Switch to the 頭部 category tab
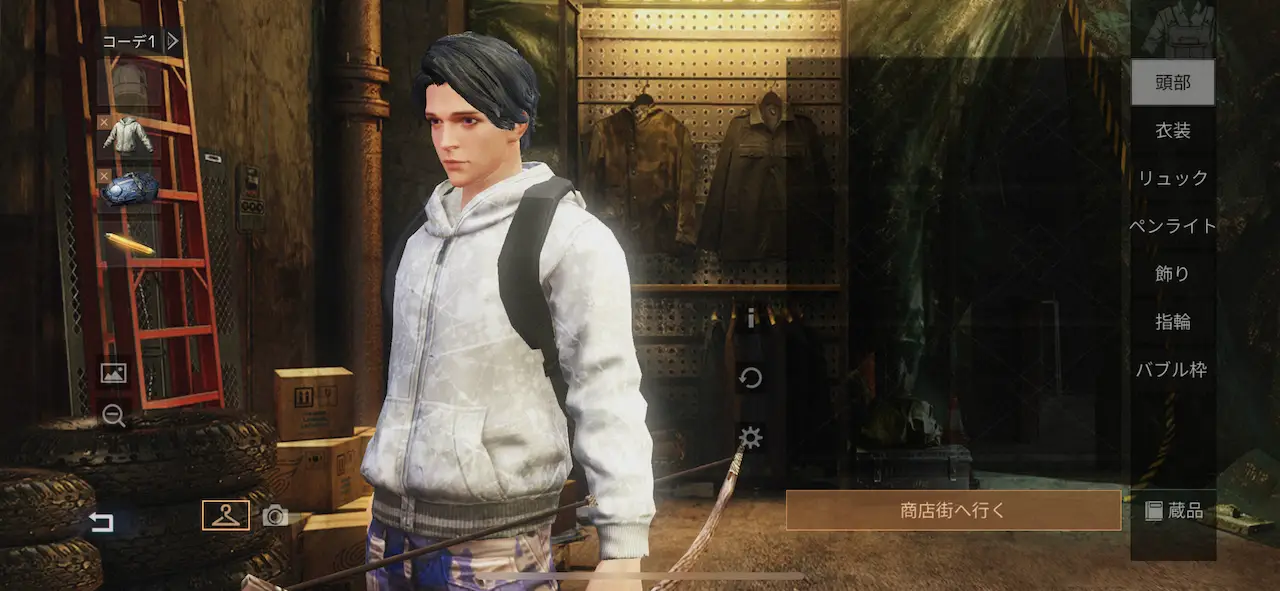 pos(1172,82)
